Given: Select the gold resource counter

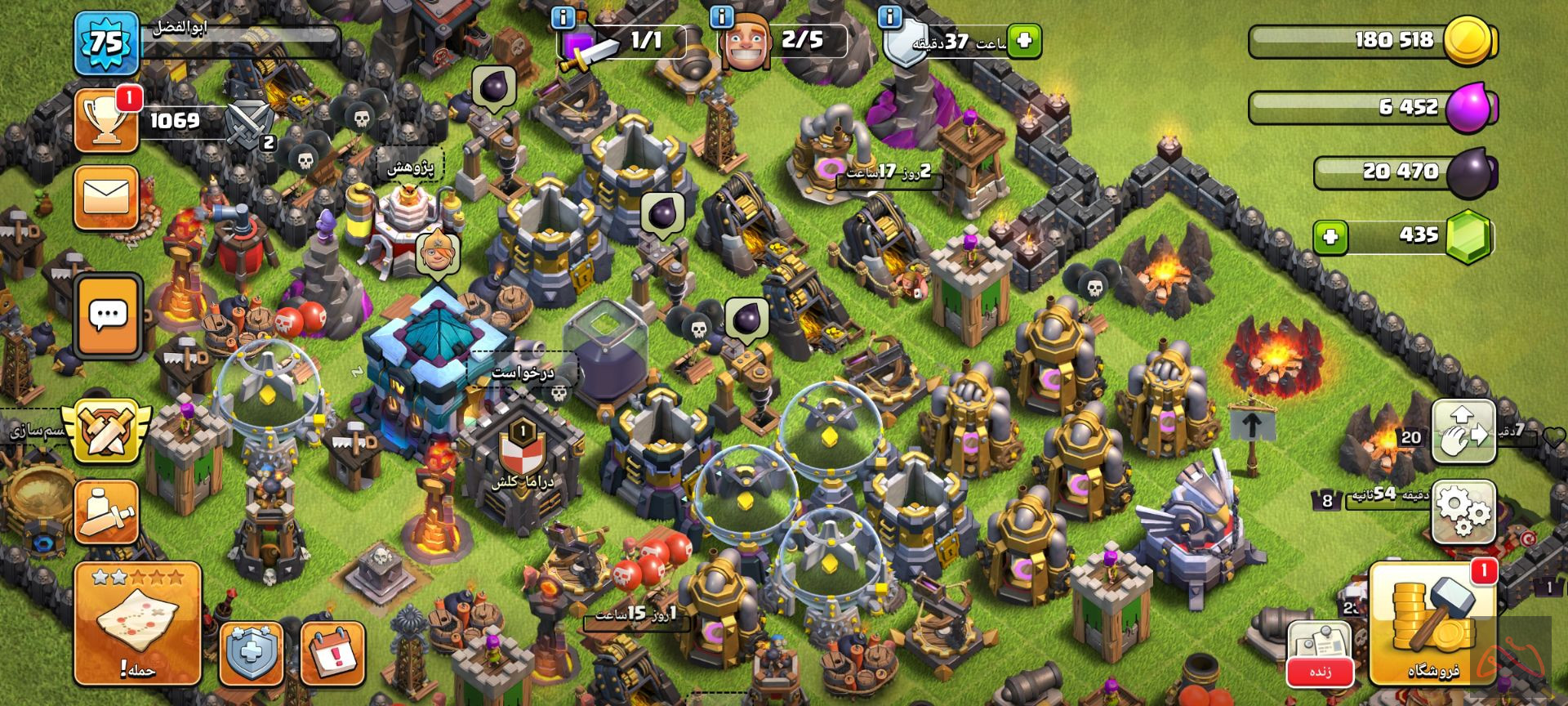Looking at the screenshot, I should click(1372, 40).
